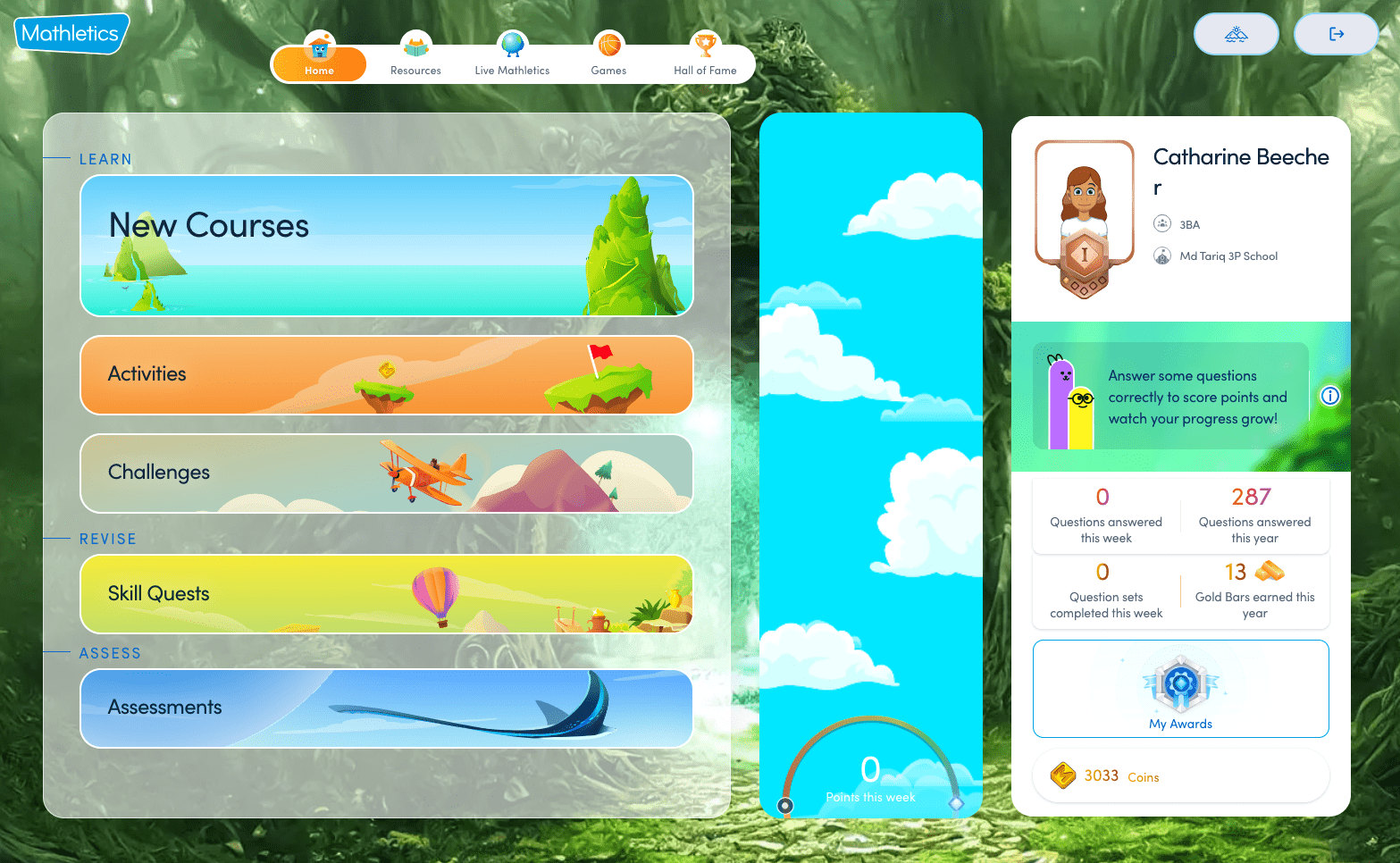Launch Live Mathletics via the globe icon
1400x863 pixels.
click(512, 45)
